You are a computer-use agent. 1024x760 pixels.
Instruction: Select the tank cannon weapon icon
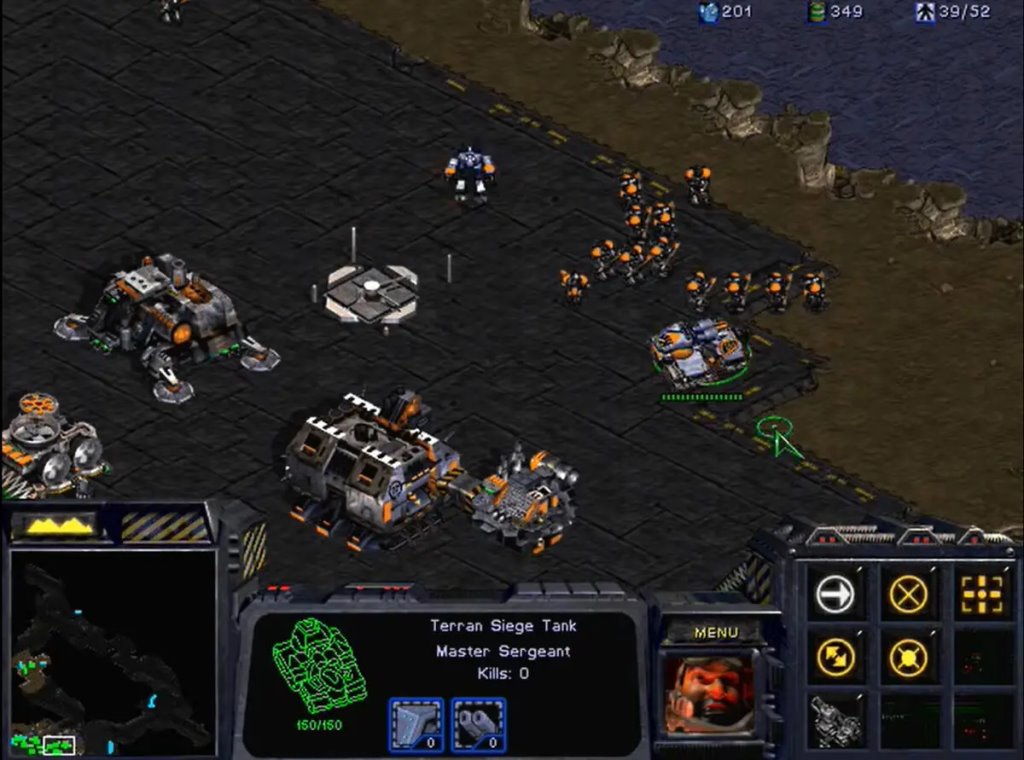479,723
